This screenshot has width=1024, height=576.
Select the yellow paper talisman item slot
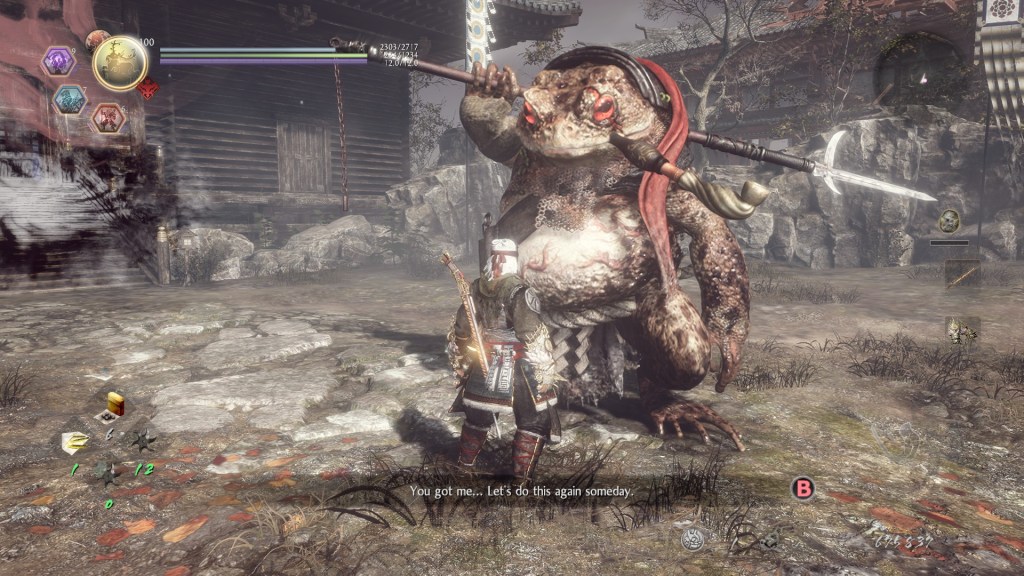click(x=76, y=442)
